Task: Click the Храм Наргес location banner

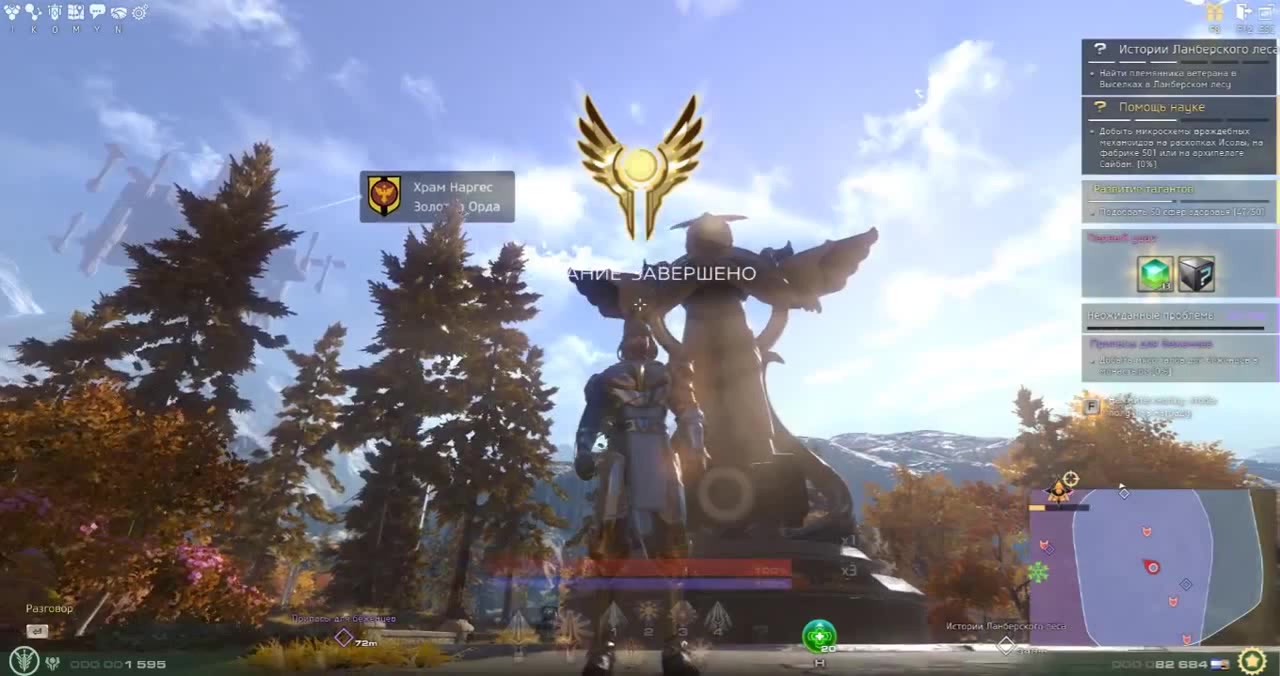Action: pyautogui.click(x=437, y=196)
